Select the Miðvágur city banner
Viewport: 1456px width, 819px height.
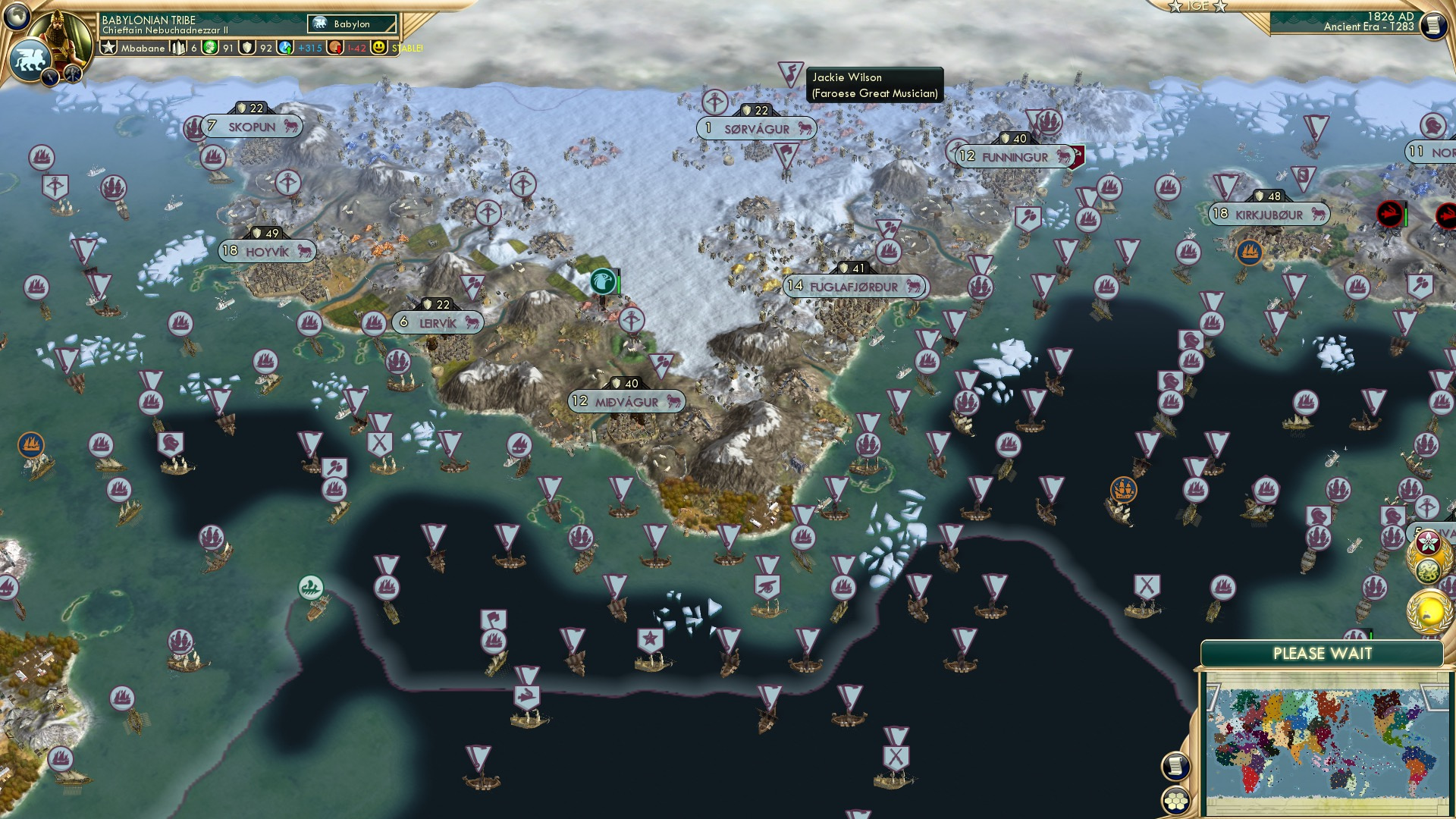coord(626,402)
